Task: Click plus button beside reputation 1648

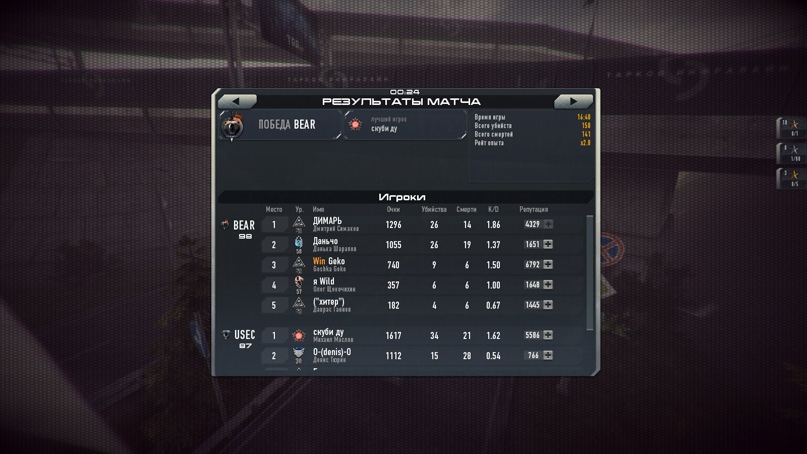Action: (548, 285)
